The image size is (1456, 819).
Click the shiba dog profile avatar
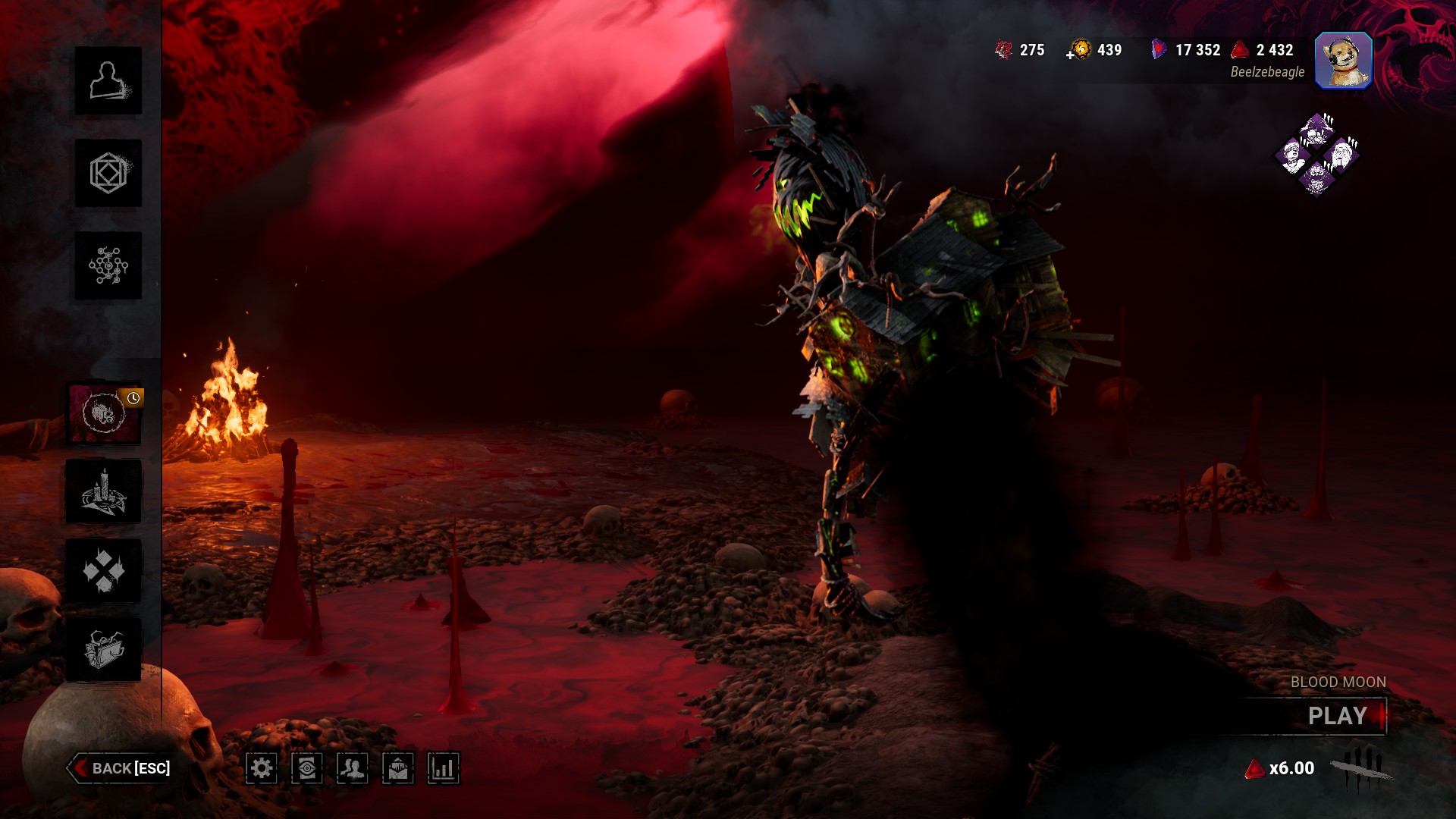click(1343, 61)
